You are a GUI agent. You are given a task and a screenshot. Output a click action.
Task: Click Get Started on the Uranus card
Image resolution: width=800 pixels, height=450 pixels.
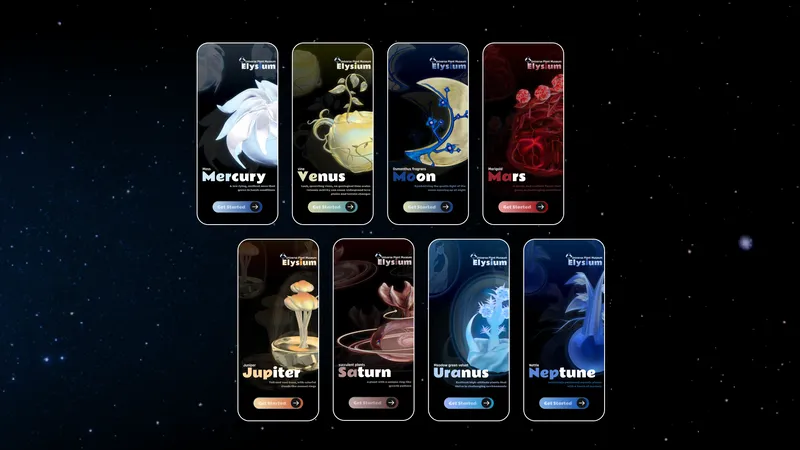[468, 403]
